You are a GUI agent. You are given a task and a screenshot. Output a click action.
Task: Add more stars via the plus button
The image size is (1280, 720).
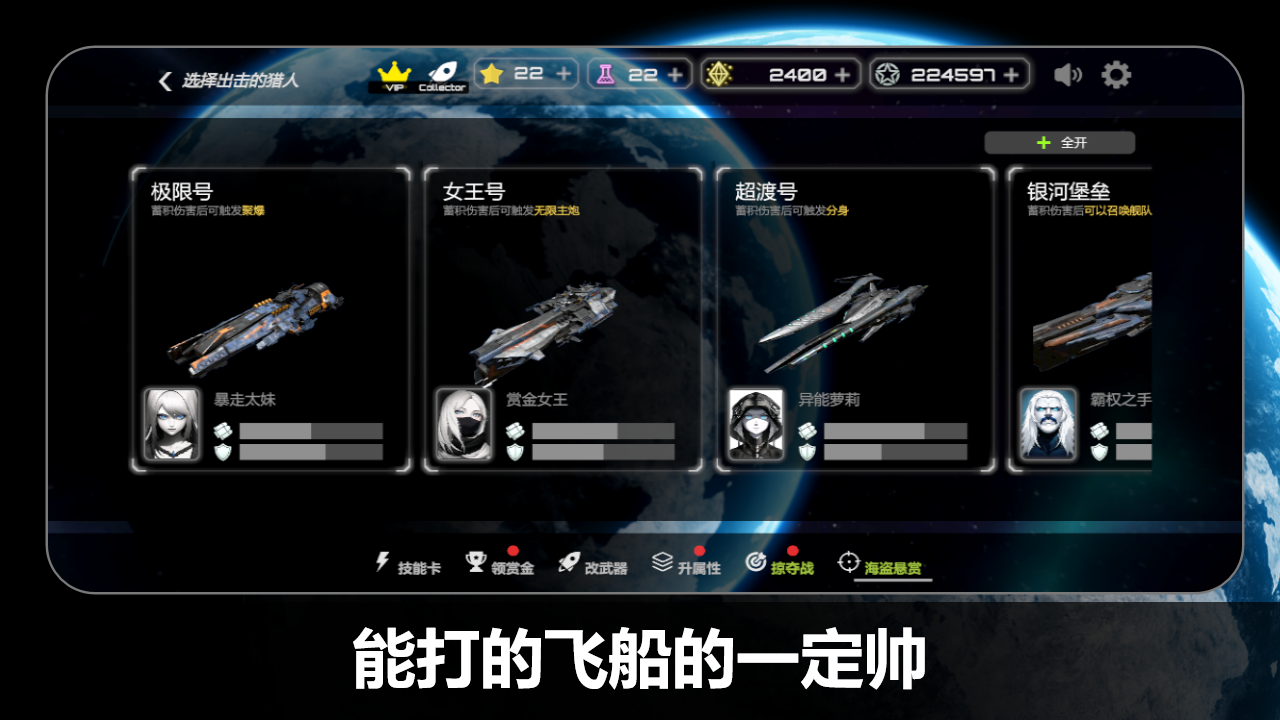565,73
